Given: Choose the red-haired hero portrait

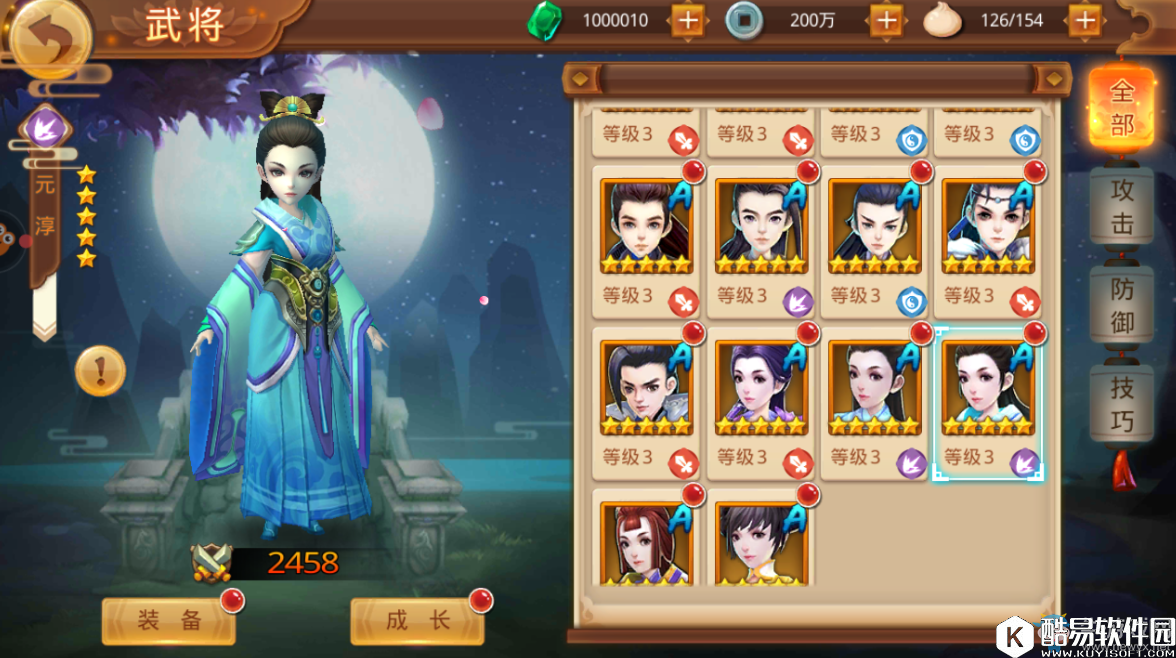Looking at the screenshot, I should [646, 540].
